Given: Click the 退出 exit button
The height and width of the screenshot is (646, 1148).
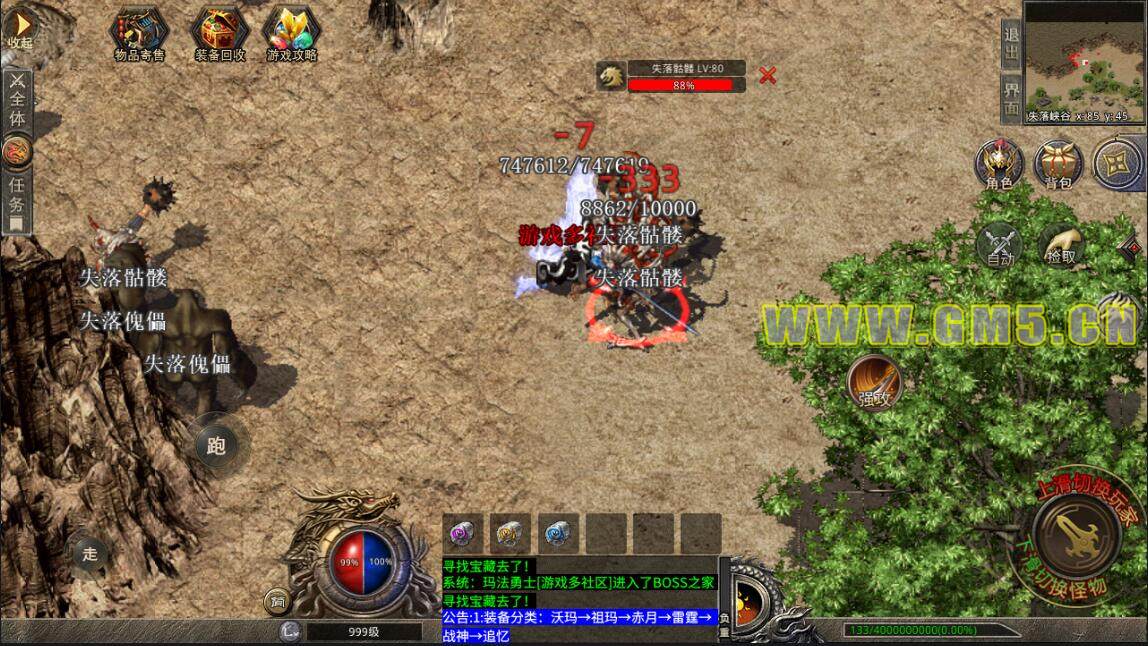Looking at the screenshot, I should 1012,43.
